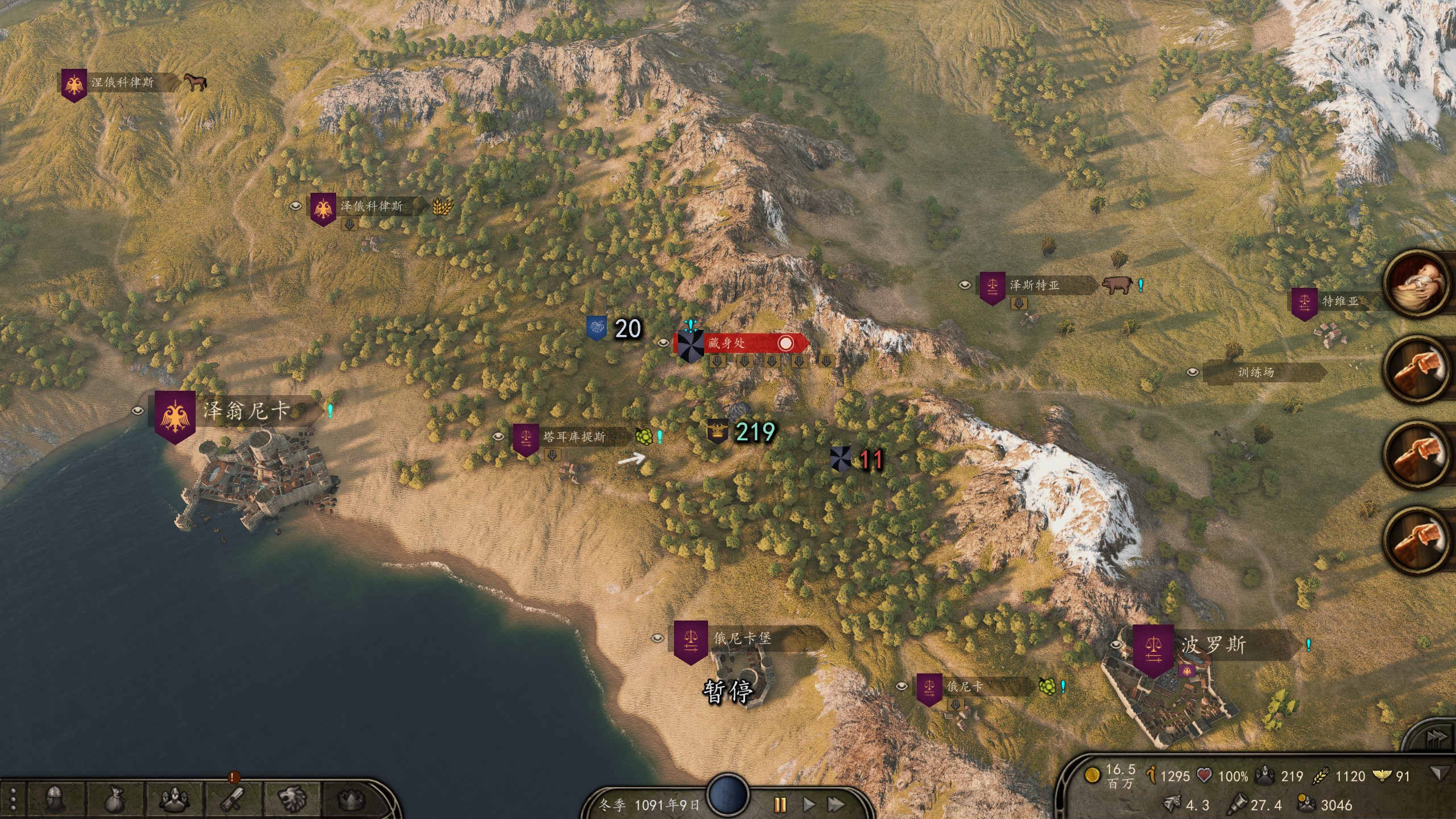The image size is (1456, 819).
Task: Open the quests scroll icon
Action: 233,799
